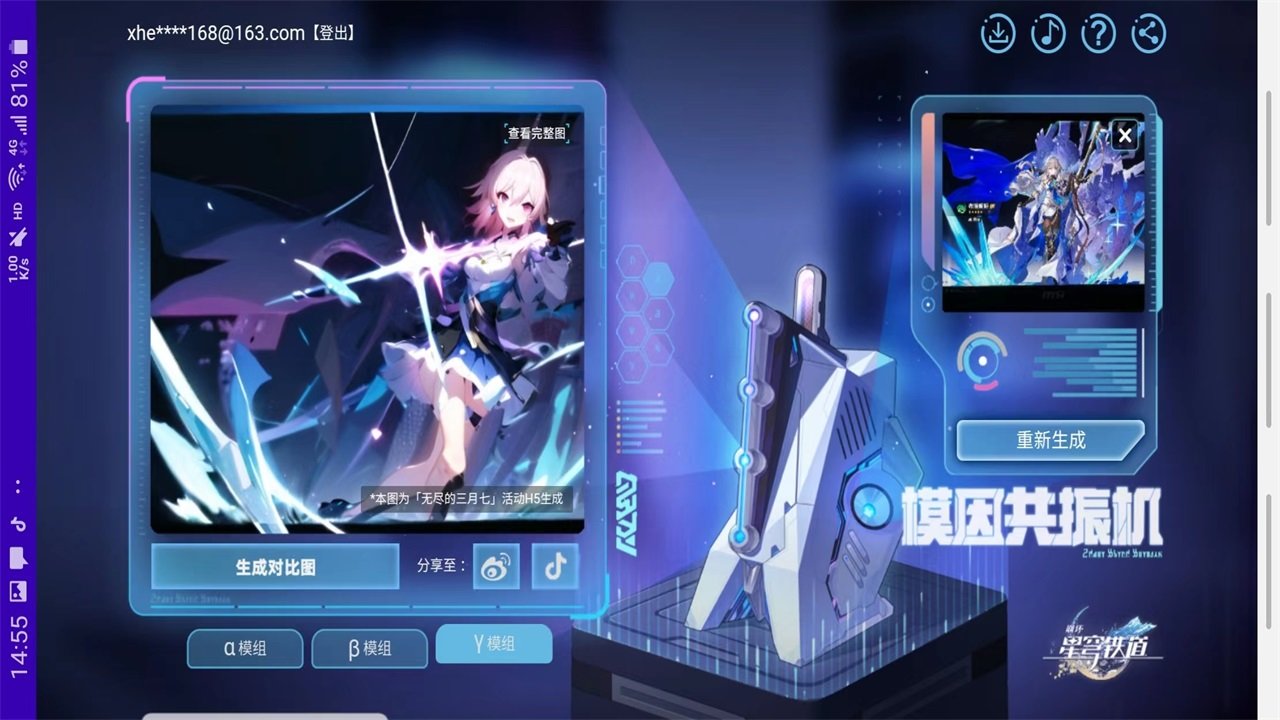The image size is (1280, 720).
Task: Share the result to Douyin
Action: click(x=555, y=567)
